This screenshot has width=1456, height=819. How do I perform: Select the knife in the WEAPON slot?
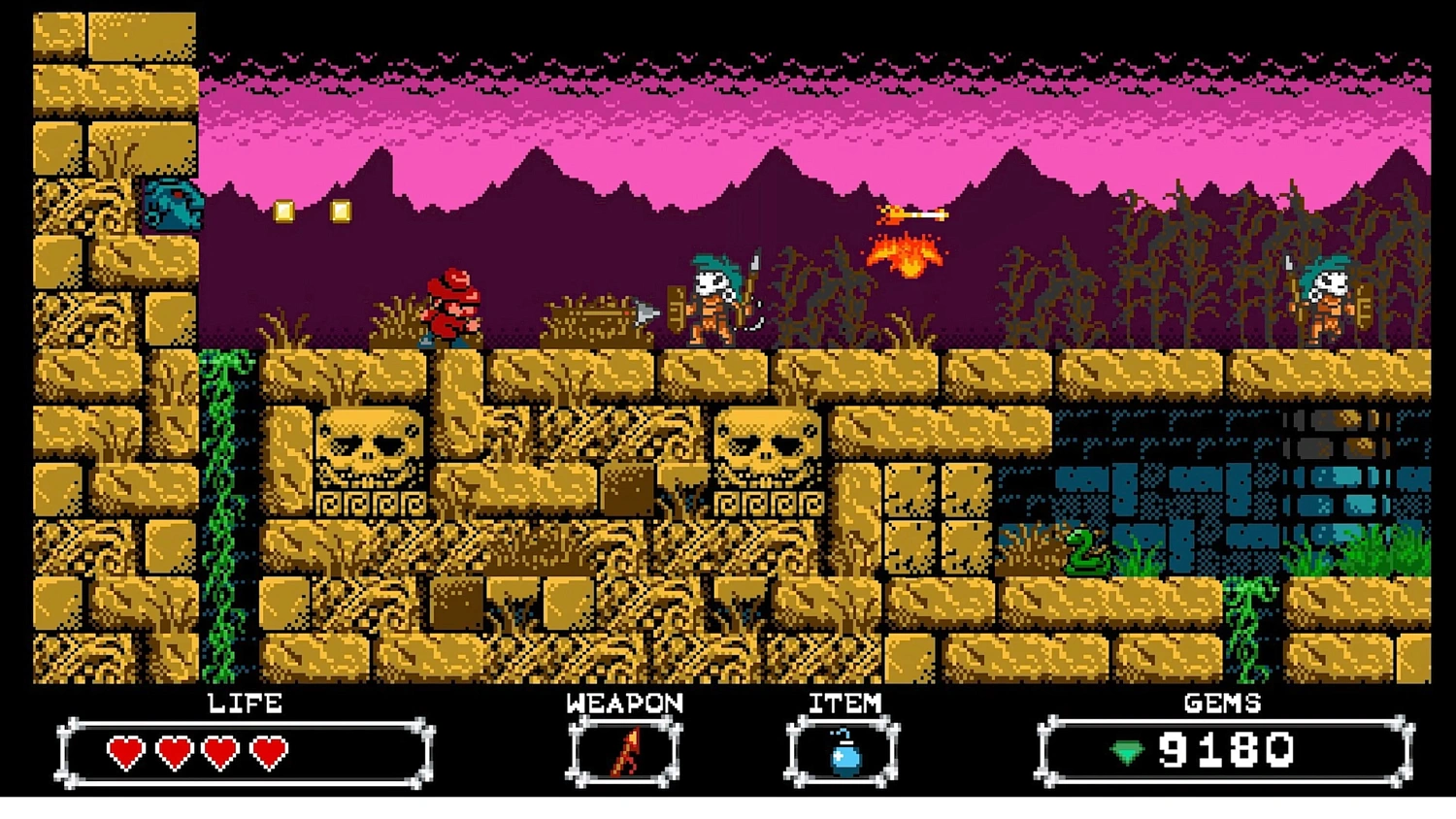[x=625, y=752]
